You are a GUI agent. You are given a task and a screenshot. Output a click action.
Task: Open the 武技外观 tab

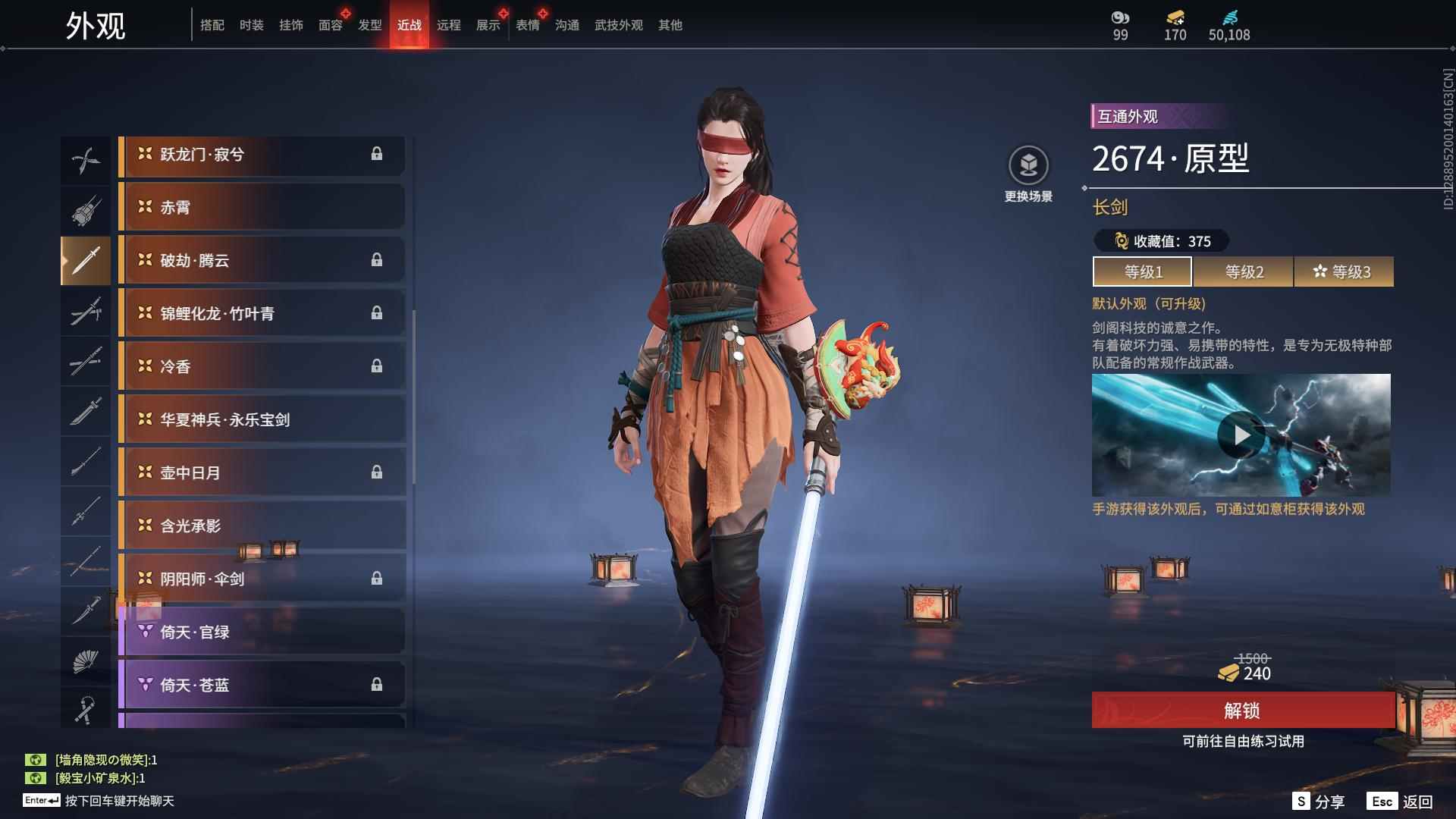618,25
